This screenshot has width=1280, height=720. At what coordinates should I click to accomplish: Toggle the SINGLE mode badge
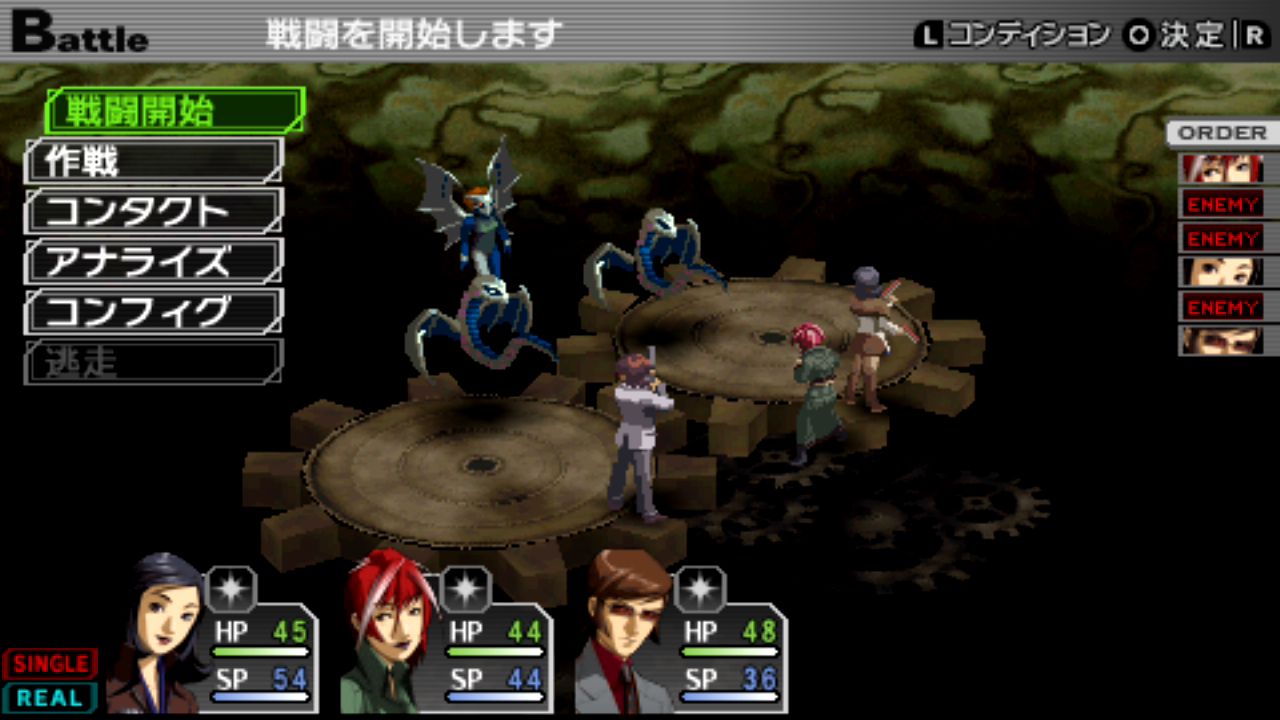point(50,664)
